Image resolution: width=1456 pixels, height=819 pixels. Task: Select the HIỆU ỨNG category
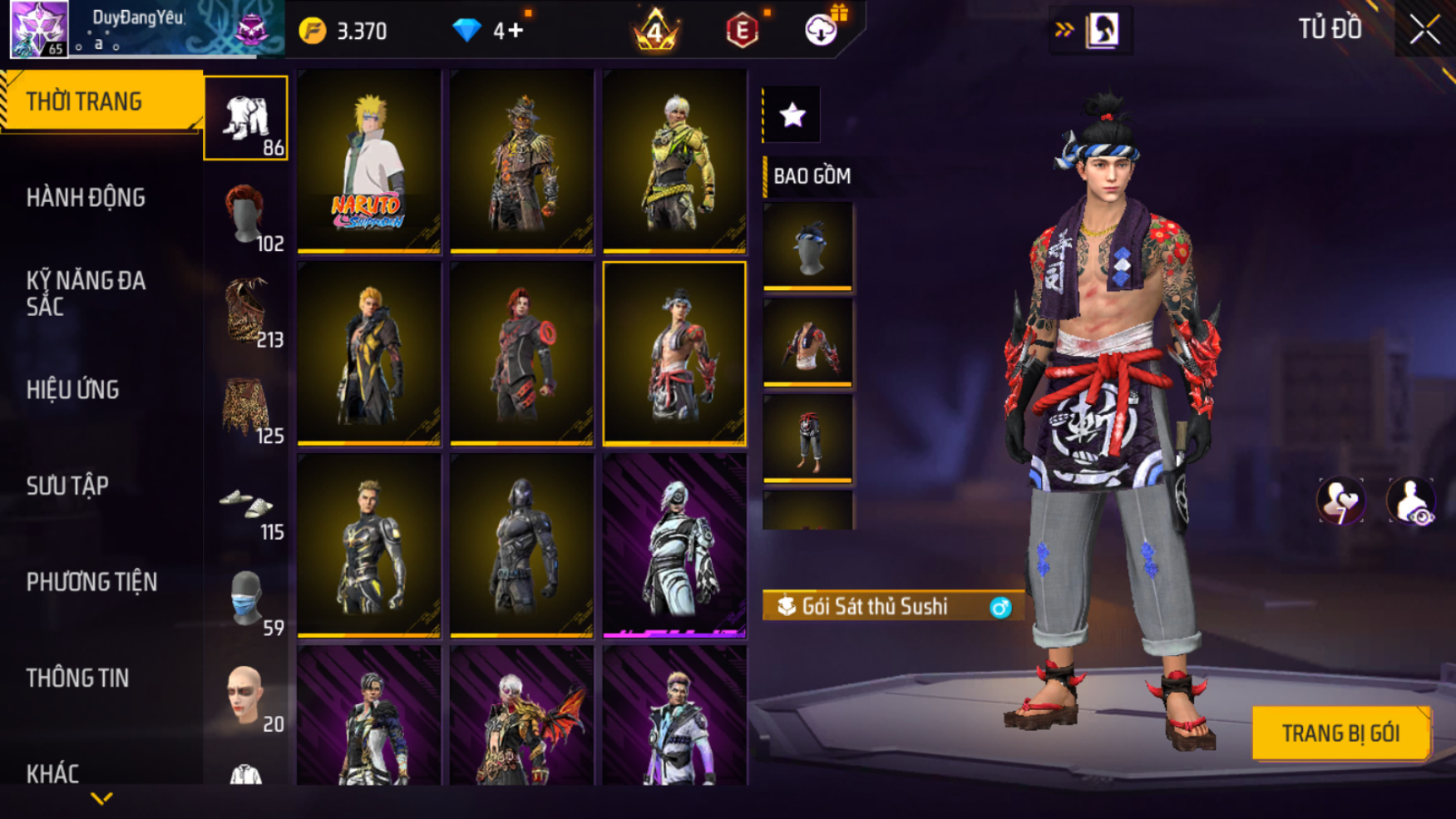pos(73,390)
